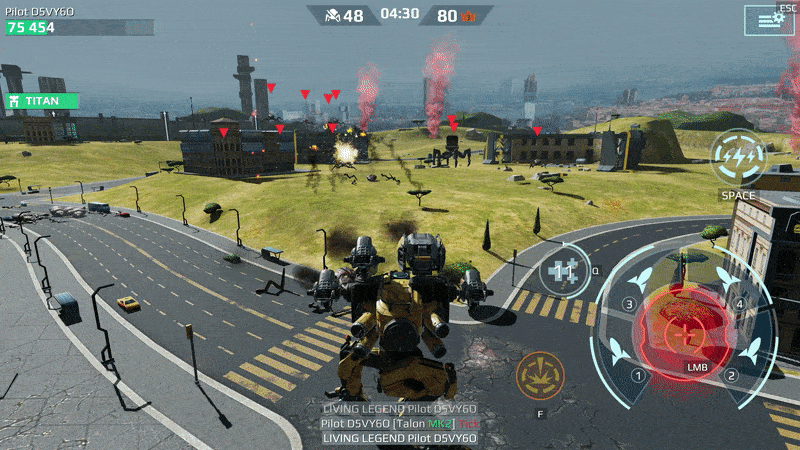Activate the lightning bolt ability
800x450 pixels.
[739, 157]
